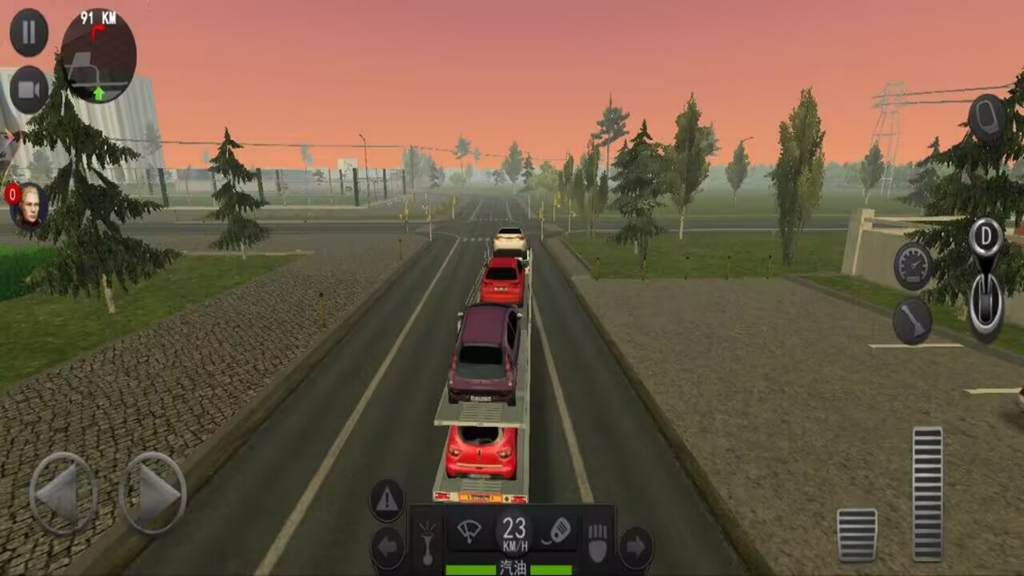1024x576 pixels.
Task: Turn on the windshield wipers
Action: [468, 531]
